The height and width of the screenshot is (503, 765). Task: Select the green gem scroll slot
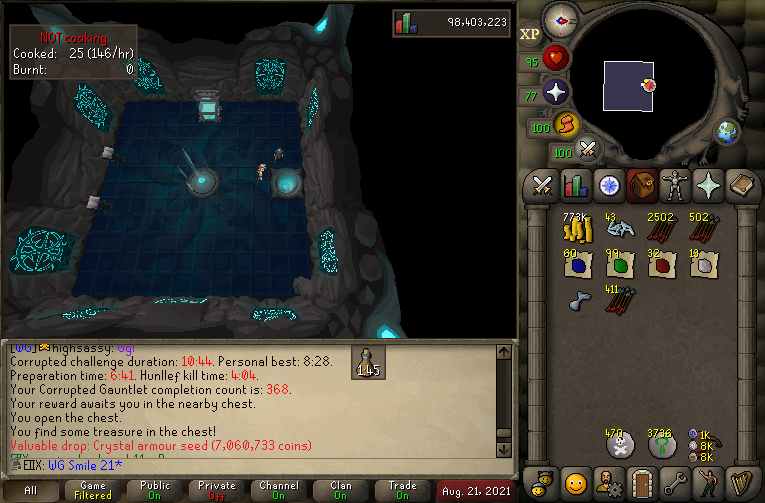pos(618,265)
